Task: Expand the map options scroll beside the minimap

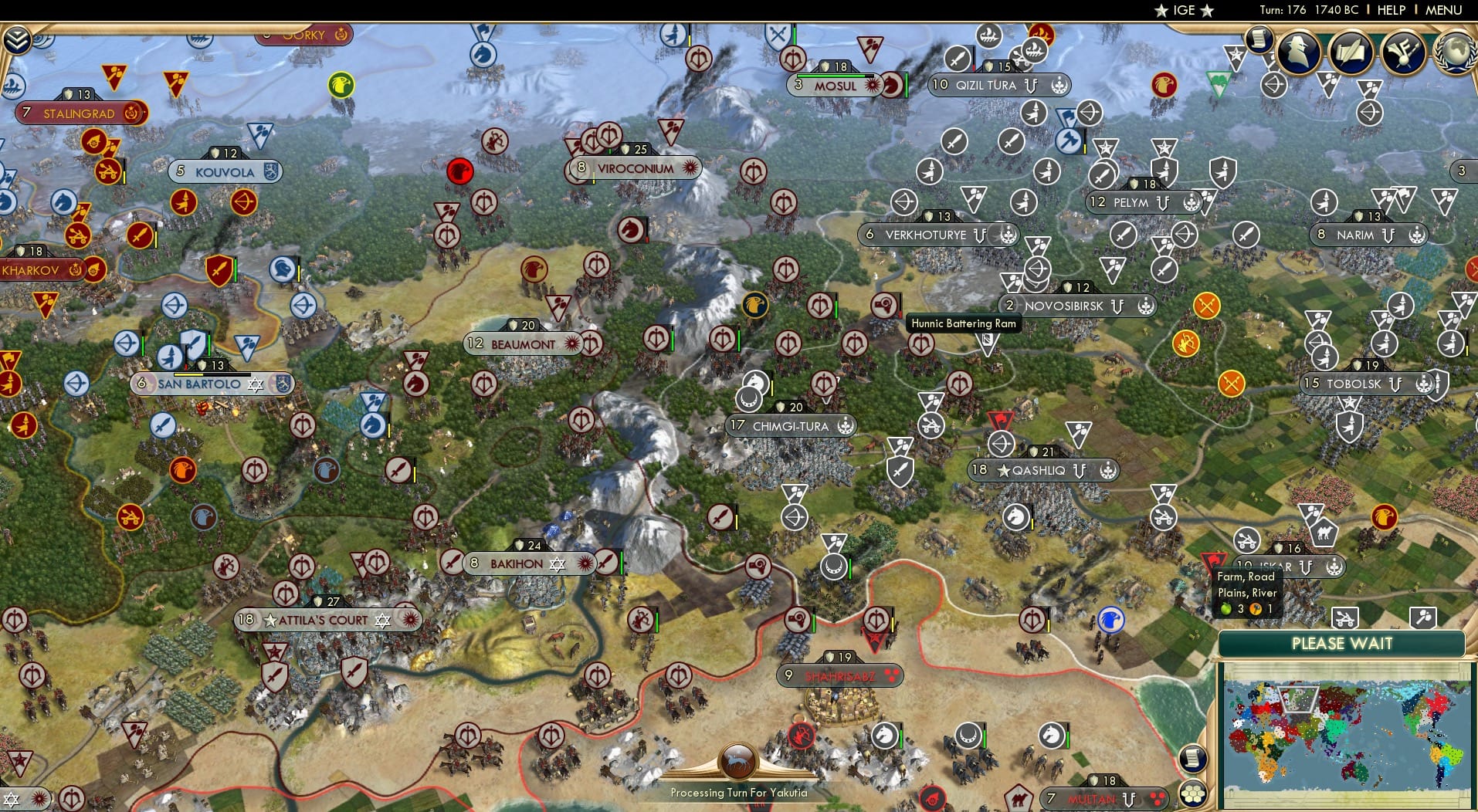Action: click(x=1192, y=757)
